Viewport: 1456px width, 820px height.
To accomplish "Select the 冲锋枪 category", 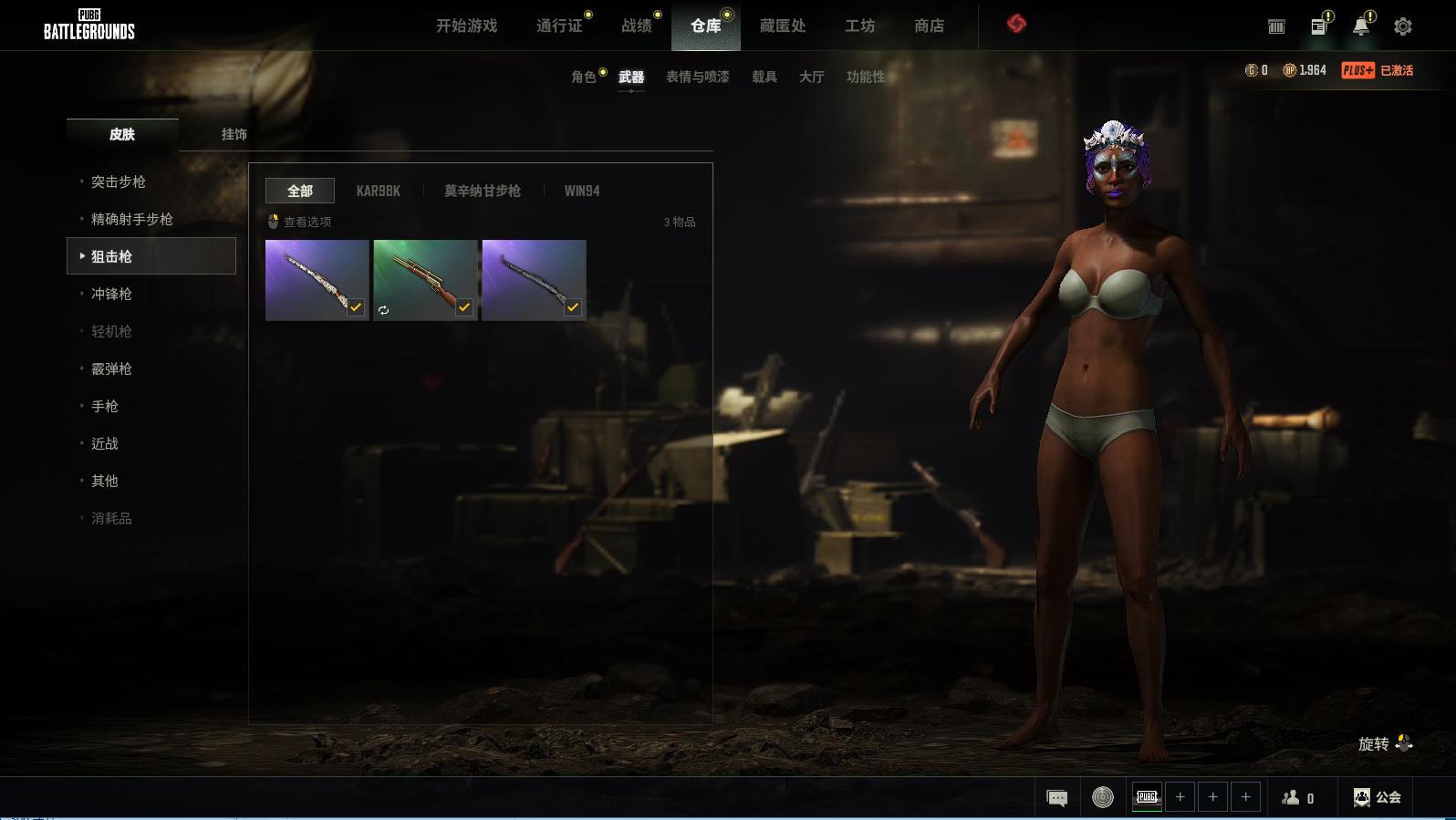I will tap(111, 295).
